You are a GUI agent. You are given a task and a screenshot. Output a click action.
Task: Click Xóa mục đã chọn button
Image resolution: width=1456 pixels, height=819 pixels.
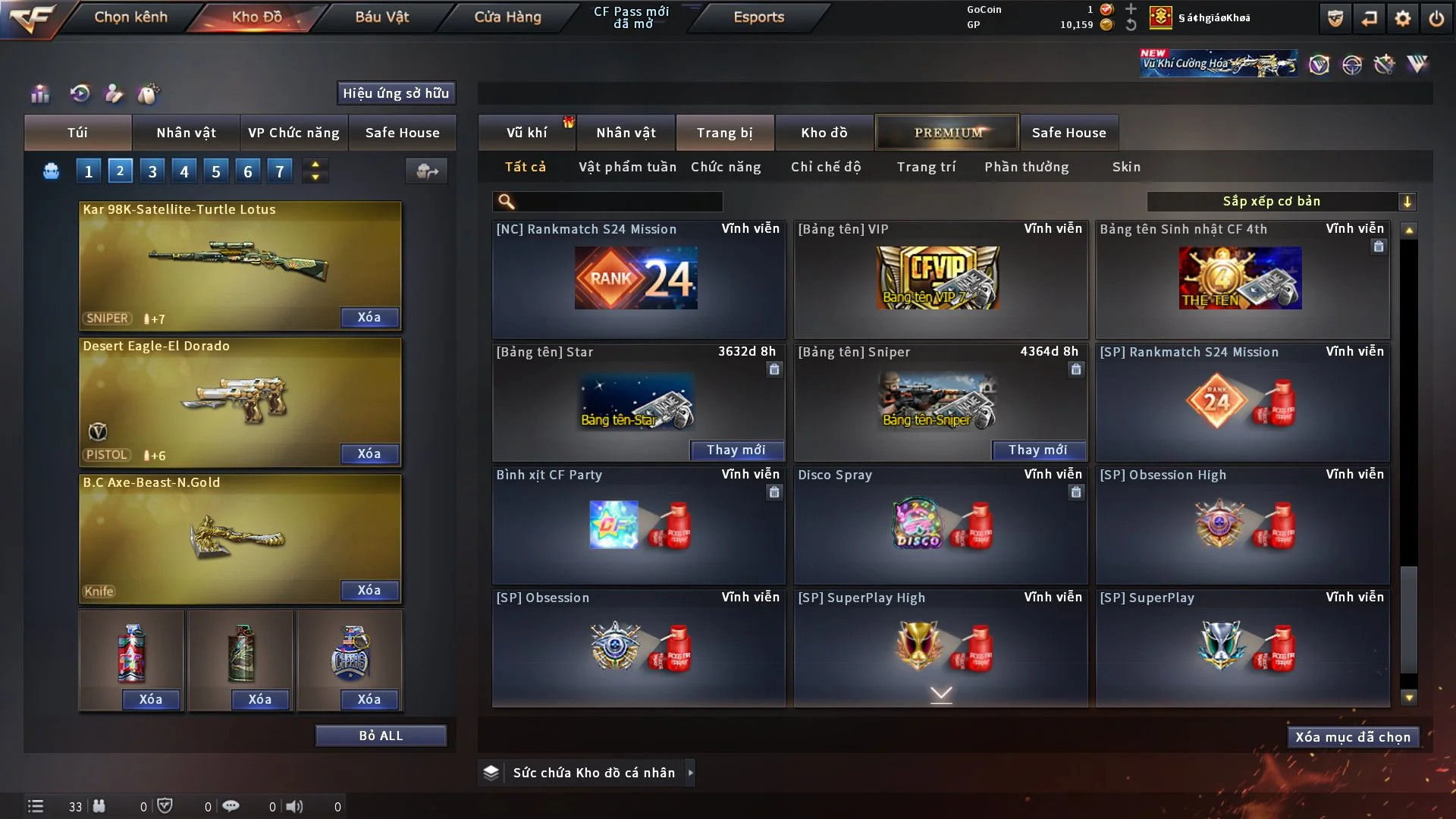click(x=1352, y=737)
